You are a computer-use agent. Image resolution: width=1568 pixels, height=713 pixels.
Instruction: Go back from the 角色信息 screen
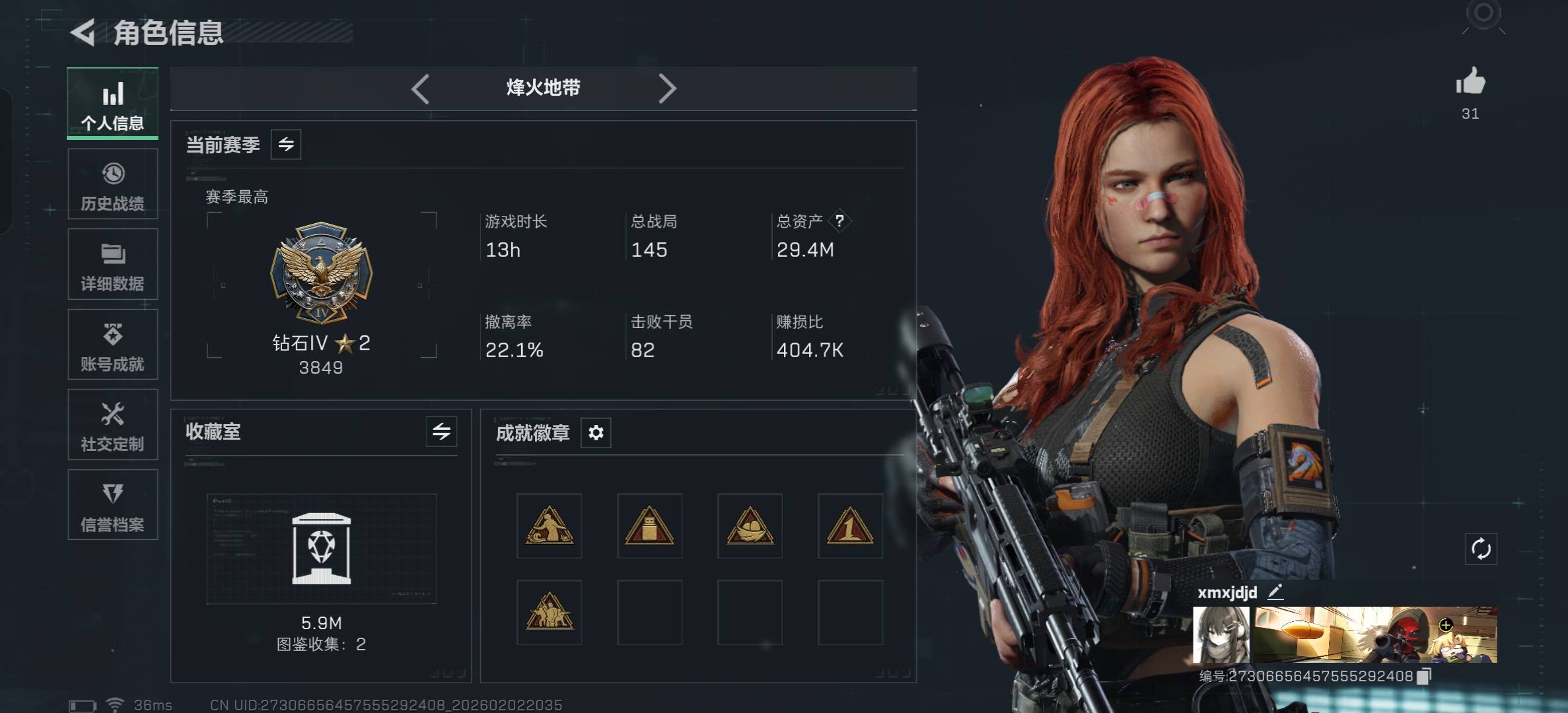[x=84, y=32]
